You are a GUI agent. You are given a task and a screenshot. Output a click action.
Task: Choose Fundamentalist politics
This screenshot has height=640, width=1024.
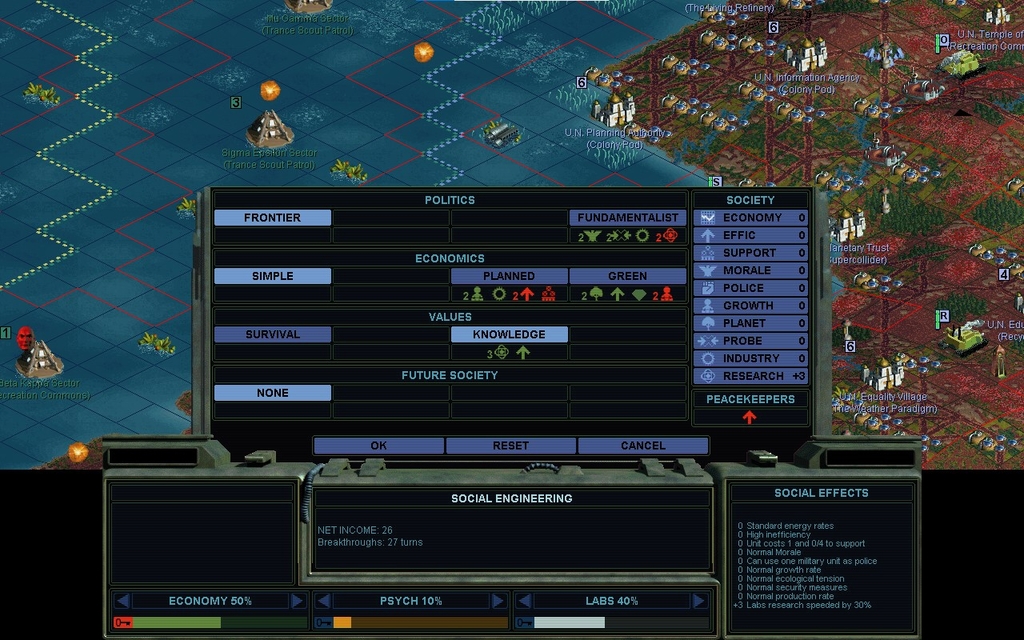click(628, 218)
